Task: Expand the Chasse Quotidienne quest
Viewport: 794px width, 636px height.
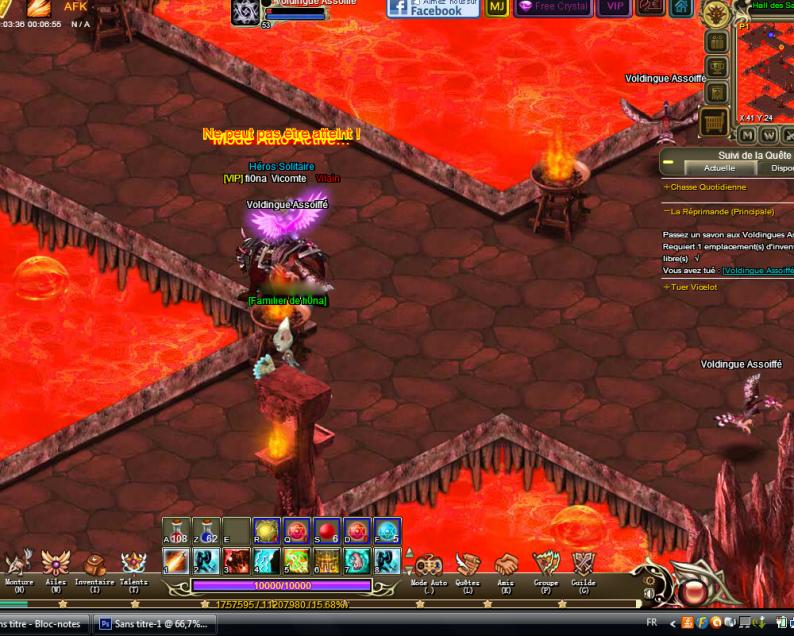Action: [707, 187]
